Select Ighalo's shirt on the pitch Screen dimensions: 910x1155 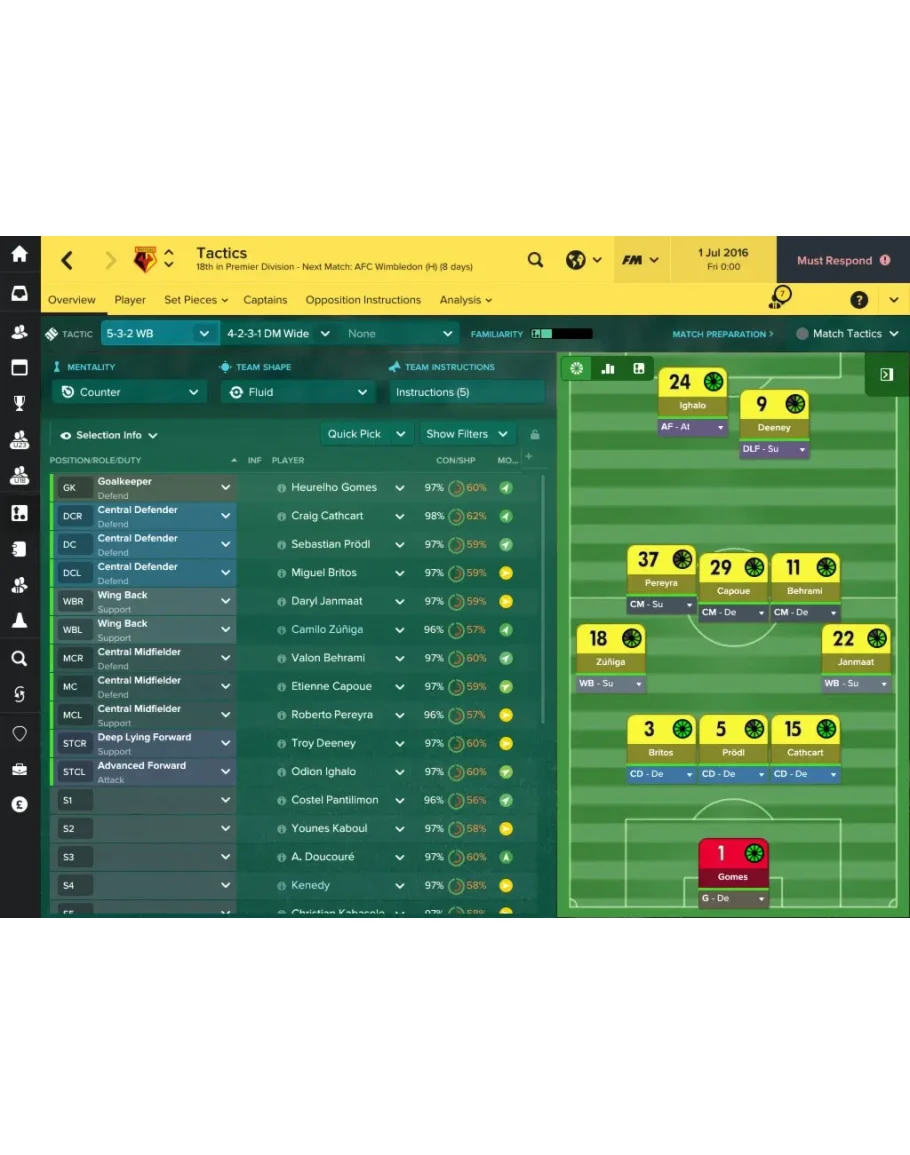(692, 390)
